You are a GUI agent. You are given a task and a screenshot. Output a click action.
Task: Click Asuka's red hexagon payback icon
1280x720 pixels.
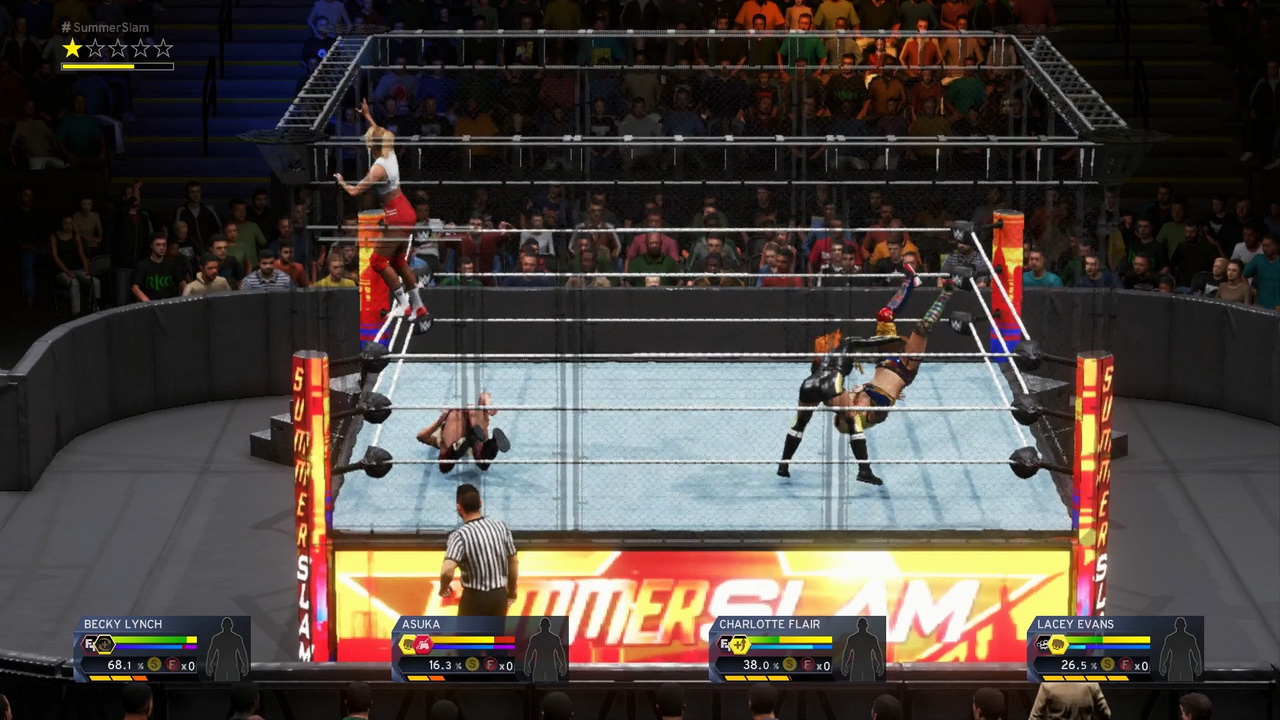point(423,644)
